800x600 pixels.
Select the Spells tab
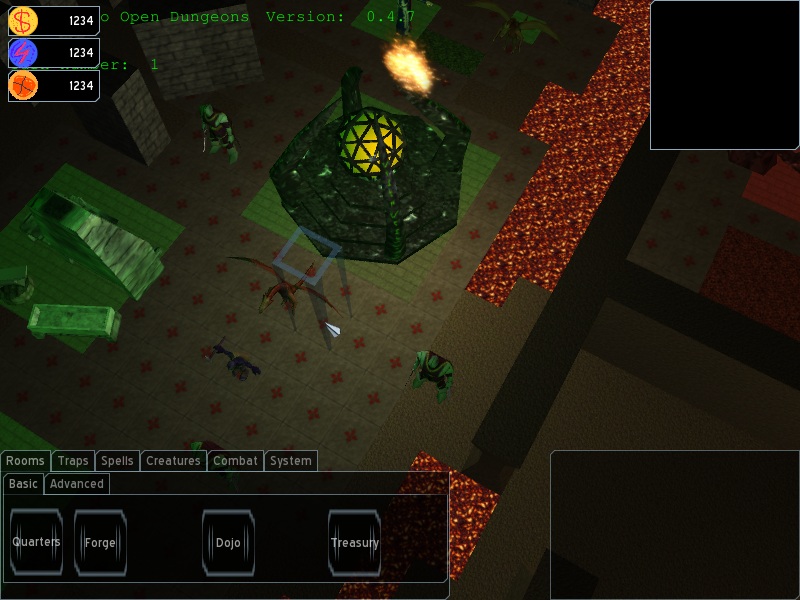[x=117, y=461]
